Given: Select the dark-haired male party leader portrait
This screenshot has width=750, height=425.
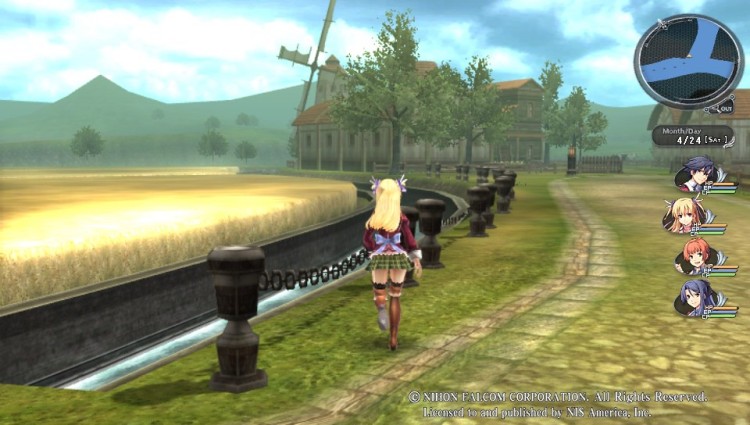Looking at the screenshot, I should pyautogui.click(x=692, y=176).
